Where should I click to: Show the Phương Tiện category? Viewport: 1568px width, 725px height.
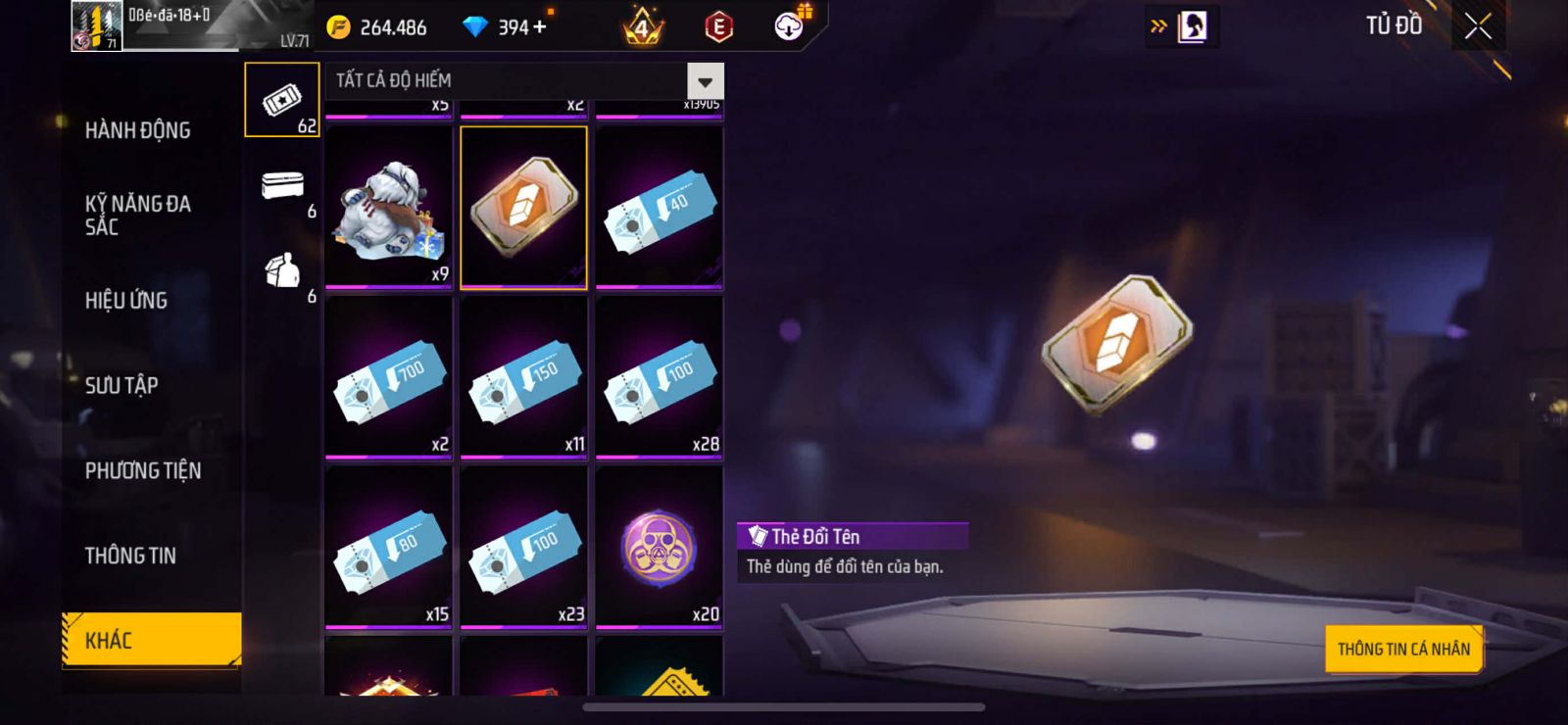[142, 470]
